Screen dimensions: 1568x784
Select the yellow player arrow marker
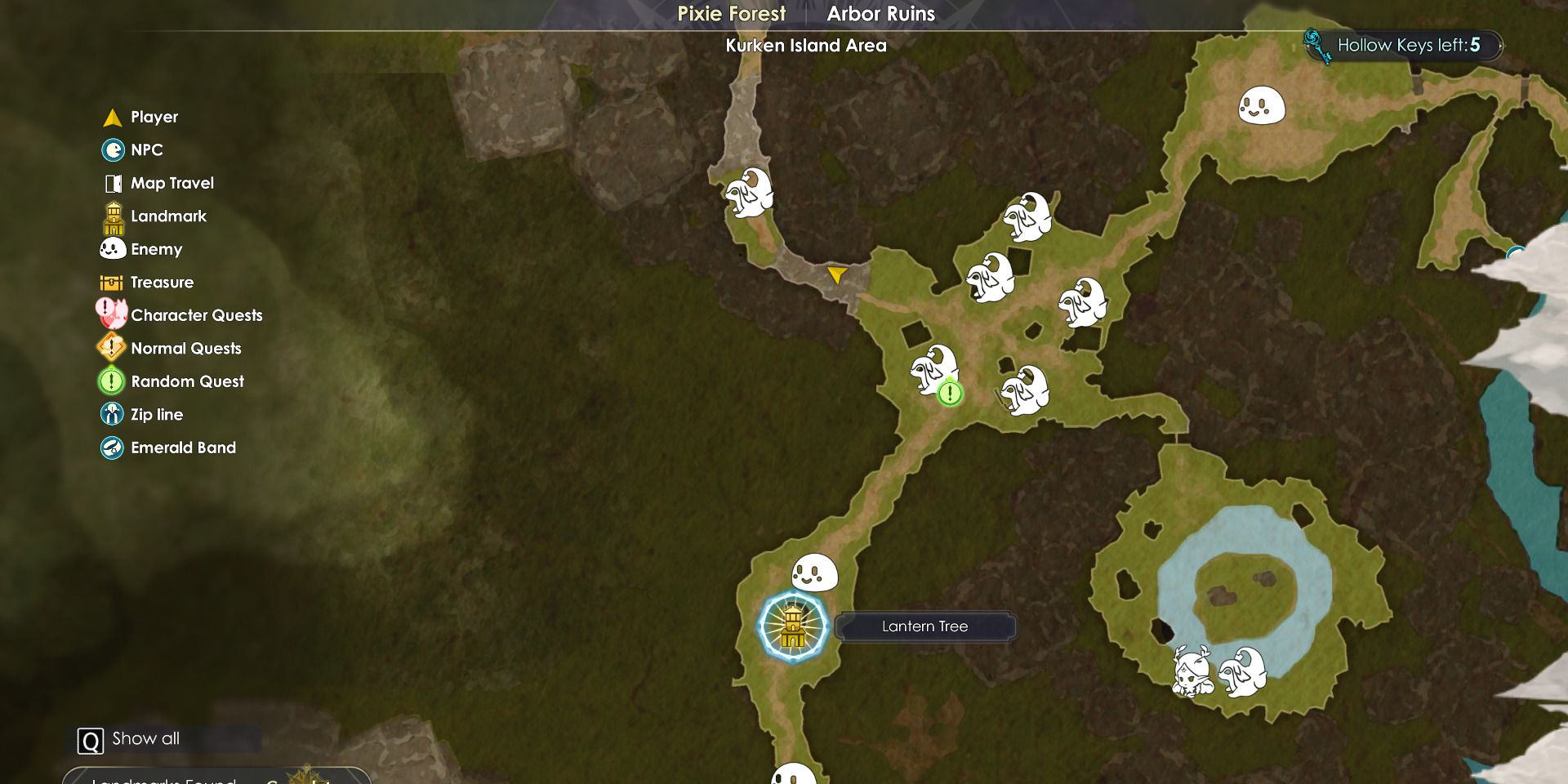pos(836,274)
